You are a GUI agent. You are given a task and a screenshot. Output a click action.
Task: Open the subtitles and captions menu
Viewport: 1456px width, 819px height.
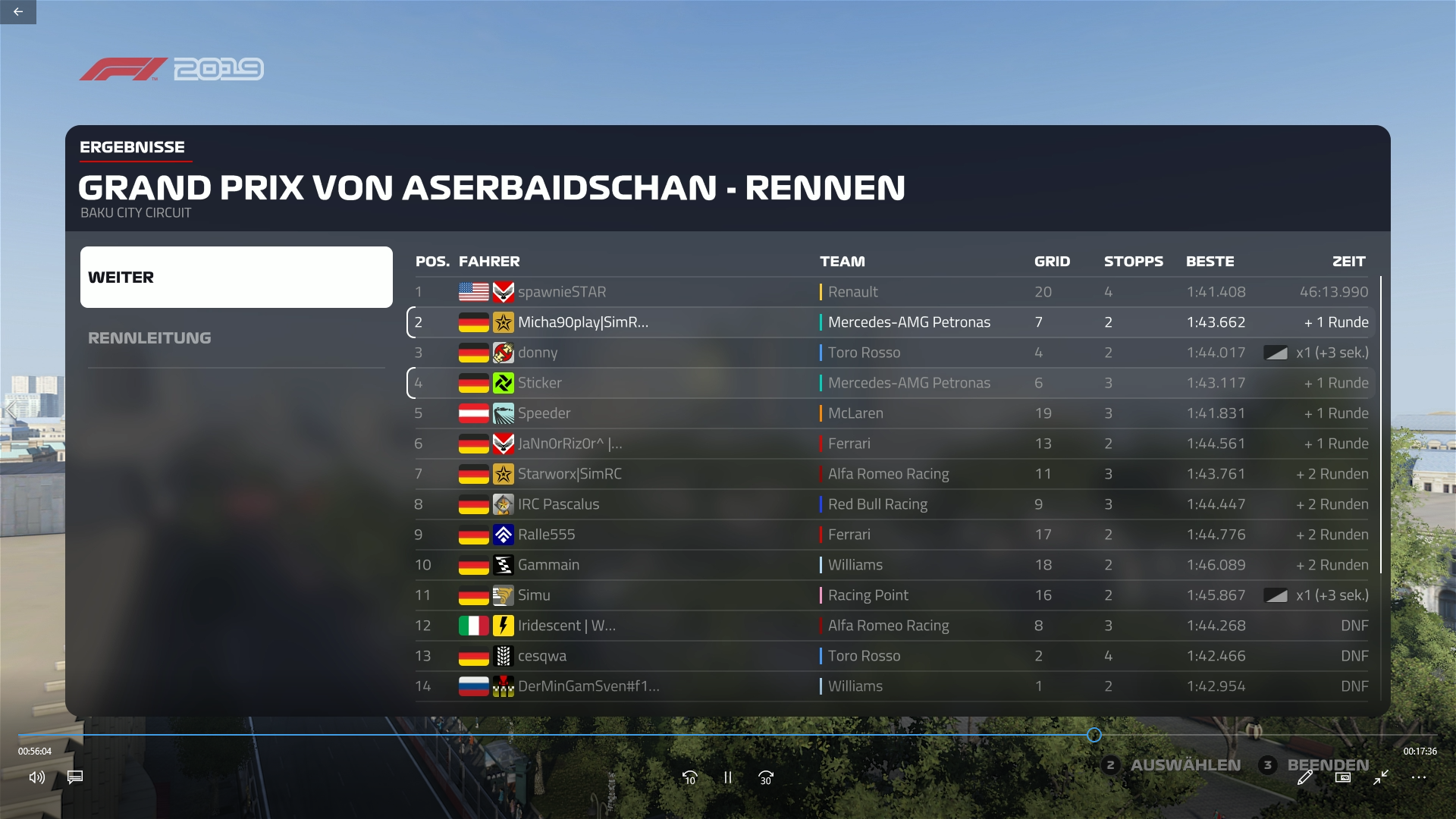(75, 777)
